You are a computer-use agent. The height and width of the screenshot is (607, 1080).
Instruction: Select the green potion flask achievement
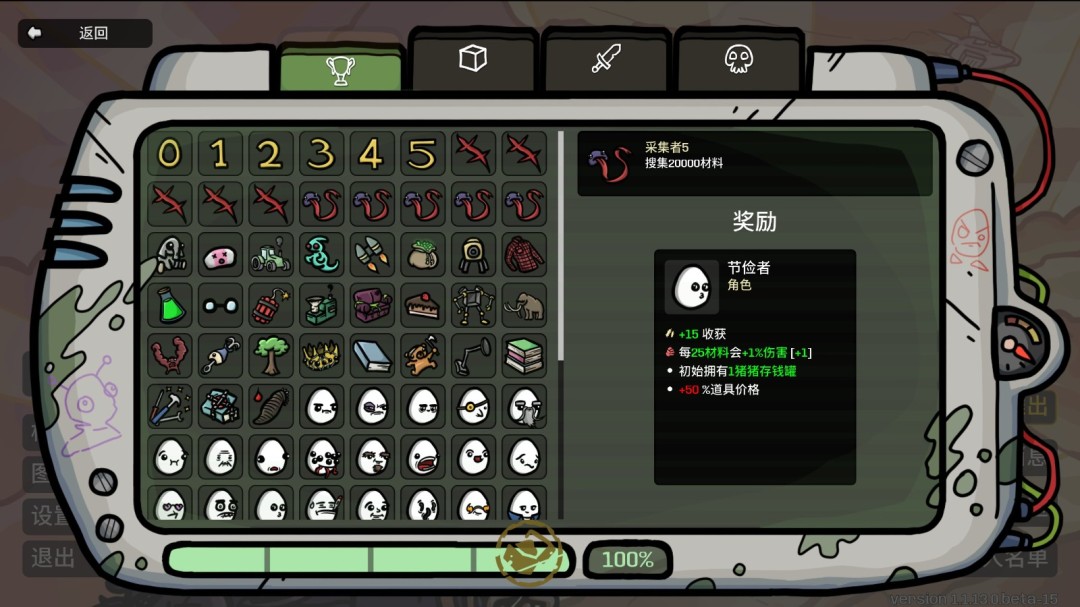point(170,305)
